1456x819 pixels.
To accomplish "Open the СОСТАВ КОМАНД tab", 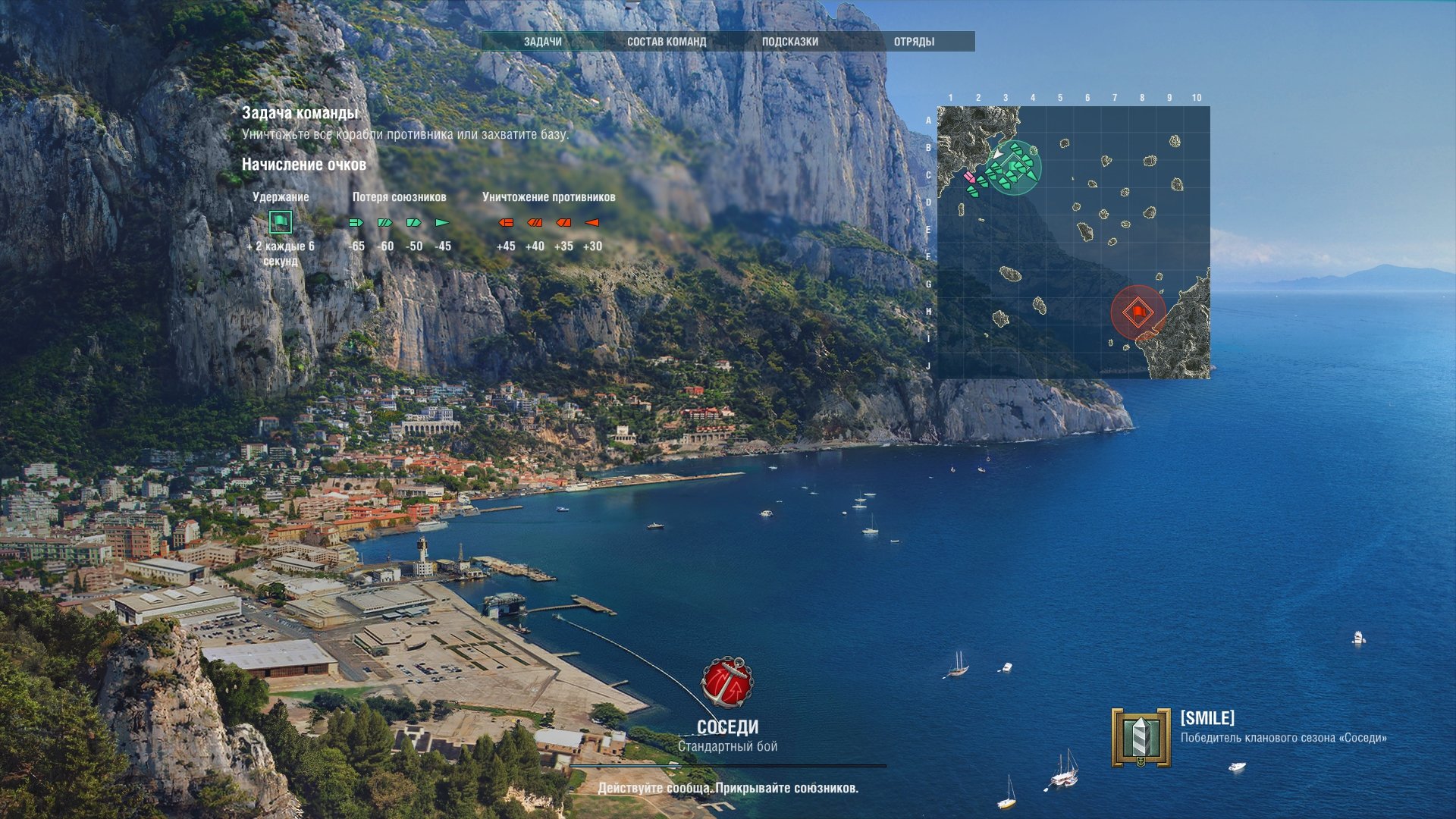I will tap(667, 42).
